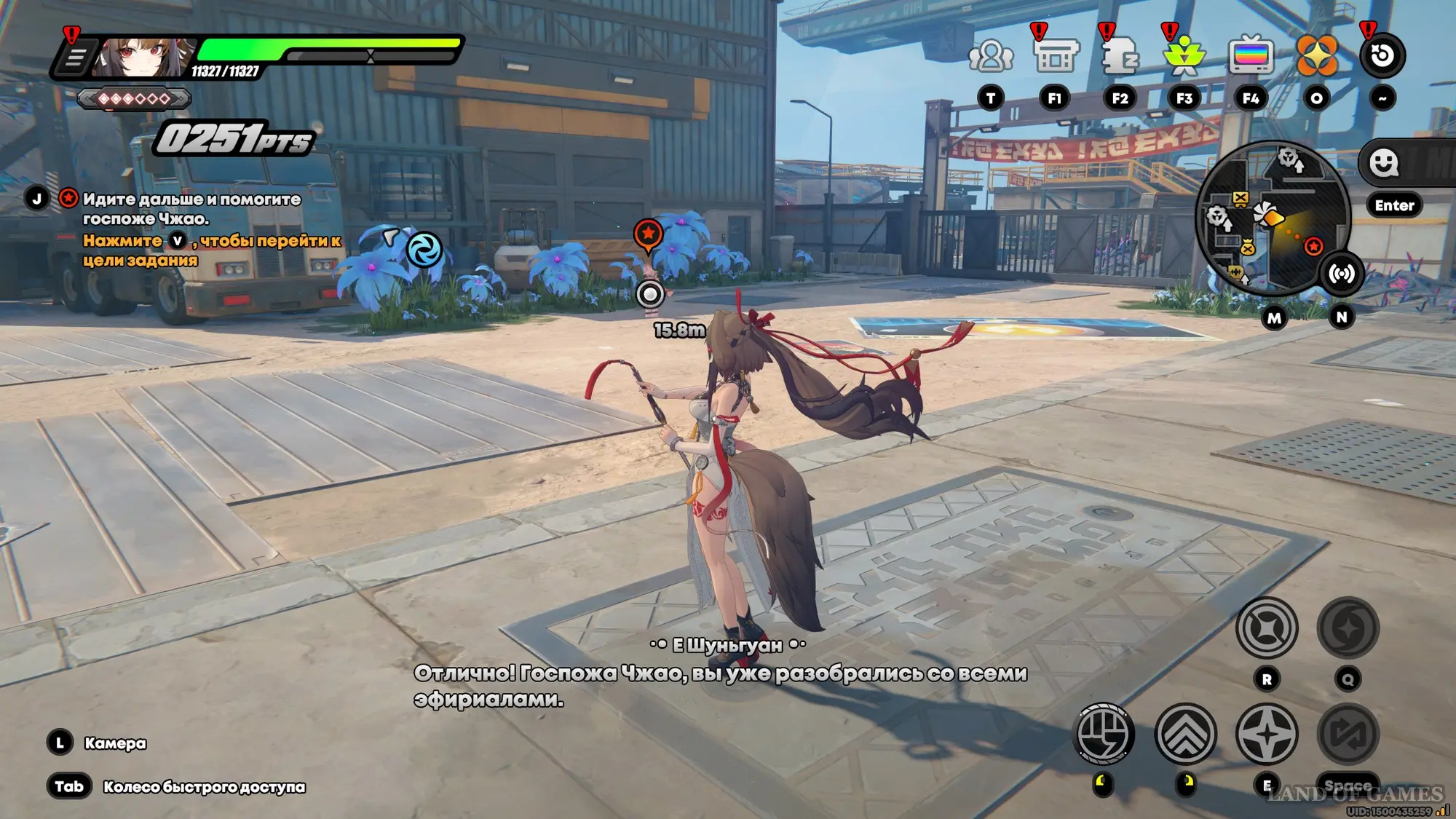Click the quest objective text tracker
1456x819 pixels.
tap(191, 209)
